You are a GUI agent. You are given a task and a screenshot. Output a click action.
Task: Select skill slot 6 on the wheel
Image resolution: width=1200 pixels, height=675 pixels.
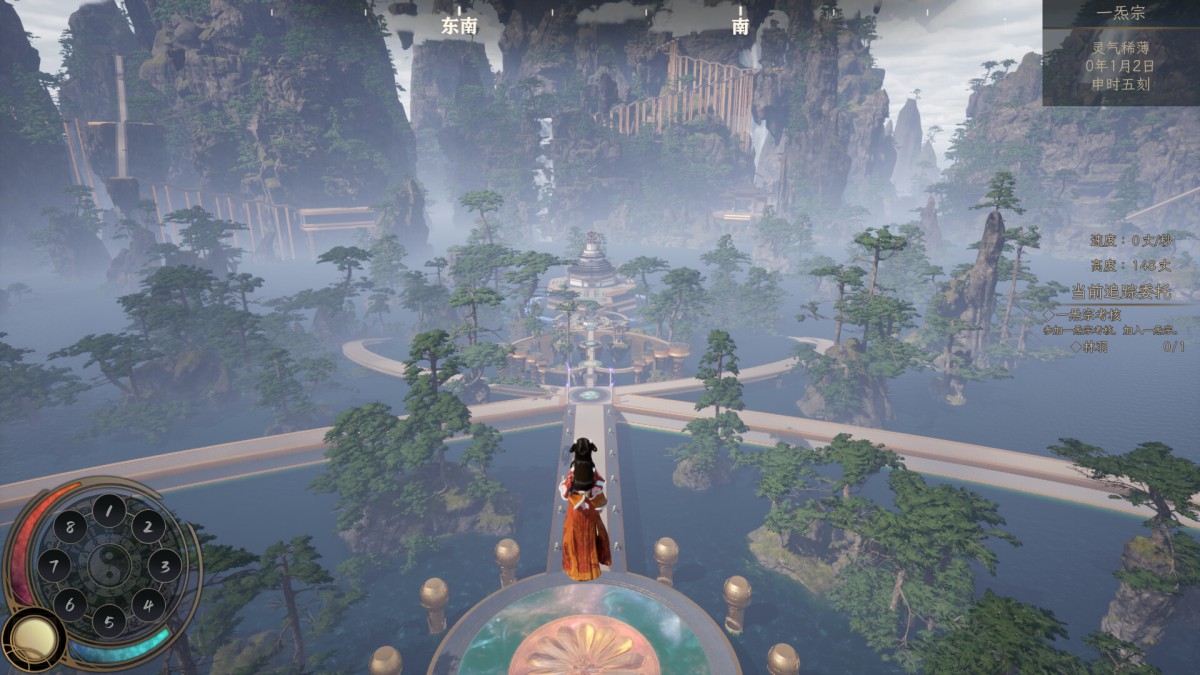pyautogui.click(x=69, y=604)
